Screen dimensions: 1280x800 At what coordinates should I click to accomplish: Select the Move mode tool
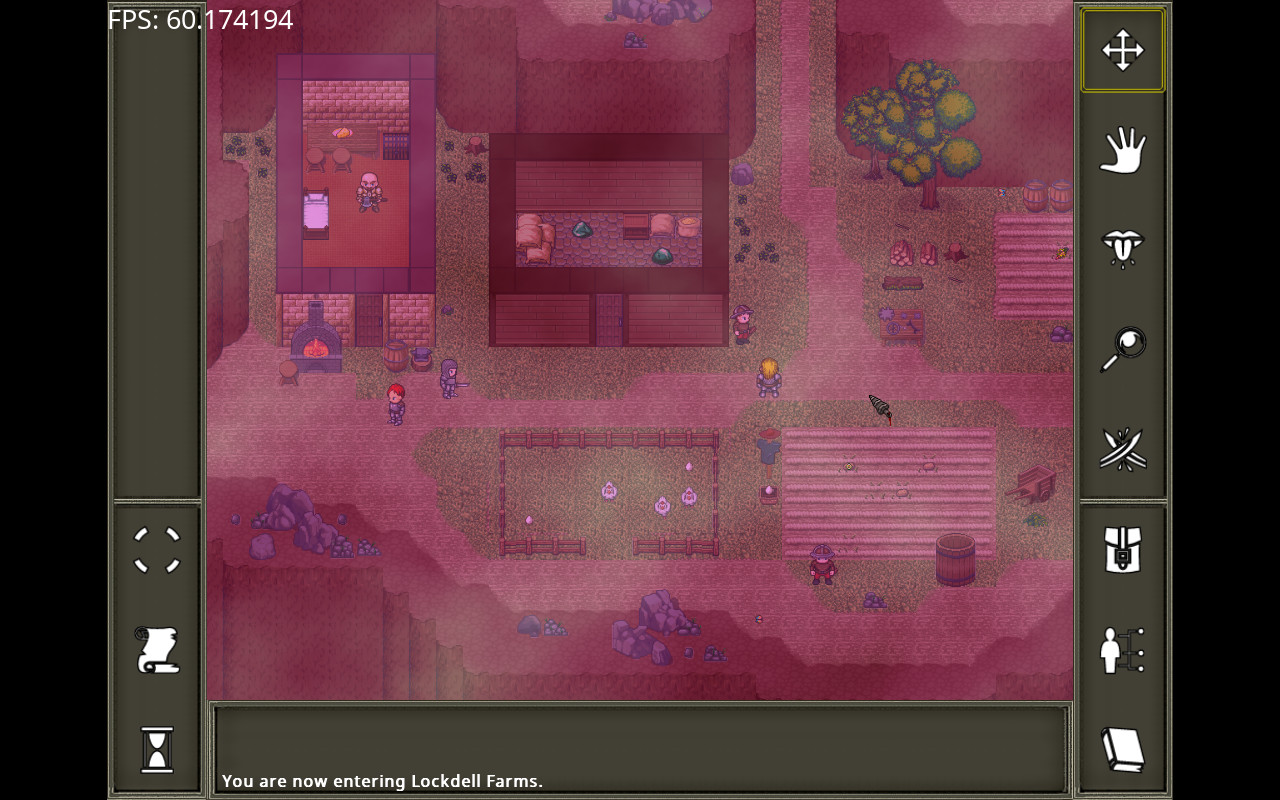(1122, 48)
